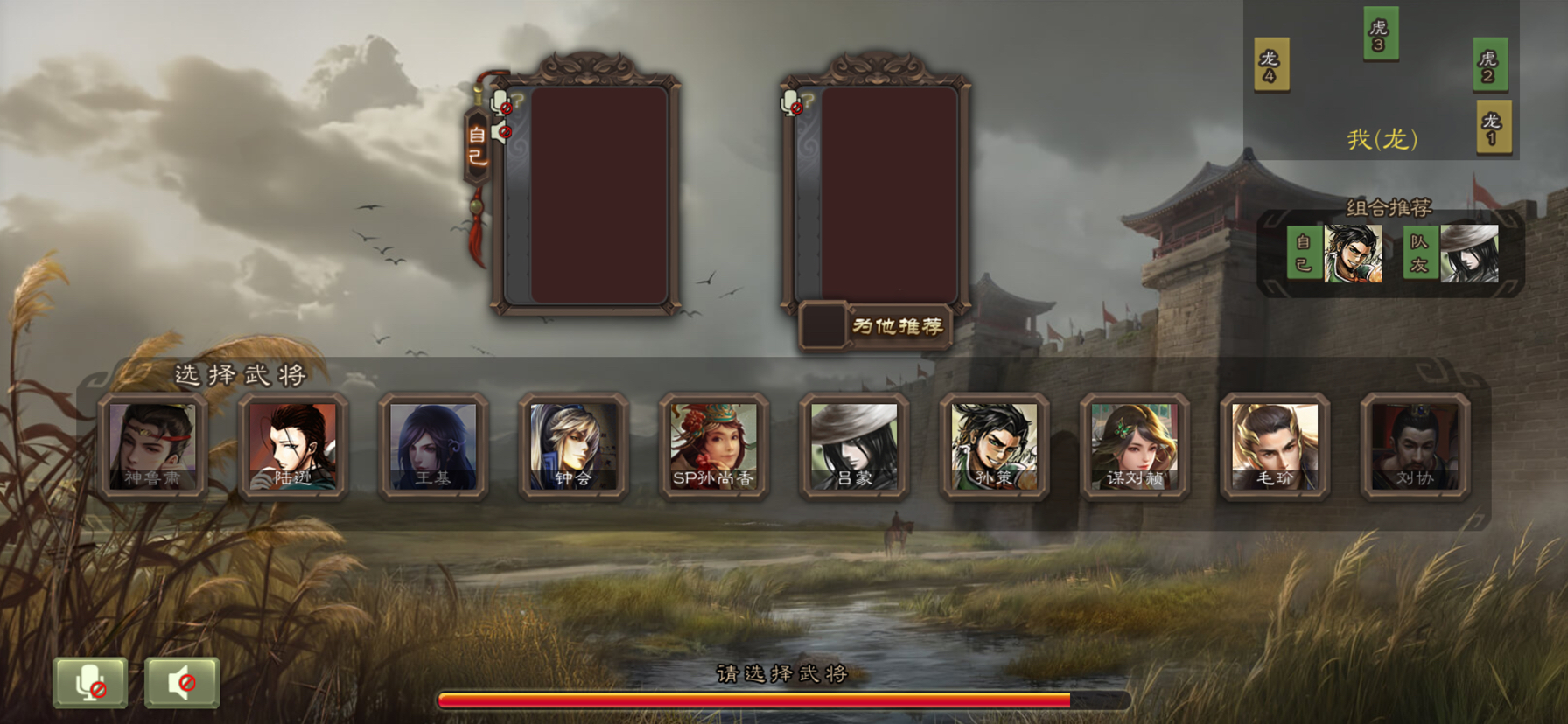Select the 钟会 portrait
This screenshot has width=1568, height=724.
(573, 446)
